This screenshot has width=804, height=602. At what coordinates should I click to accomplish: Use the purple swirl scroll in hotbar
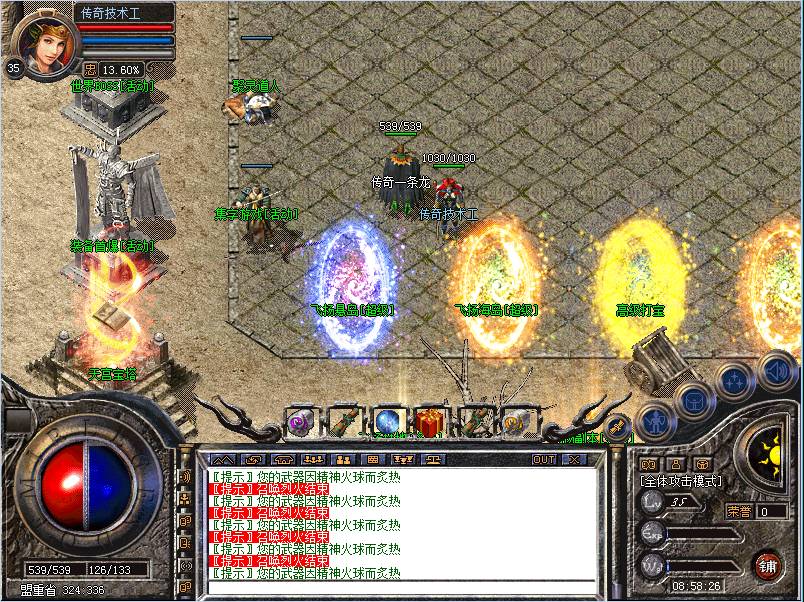coord(300,422)
